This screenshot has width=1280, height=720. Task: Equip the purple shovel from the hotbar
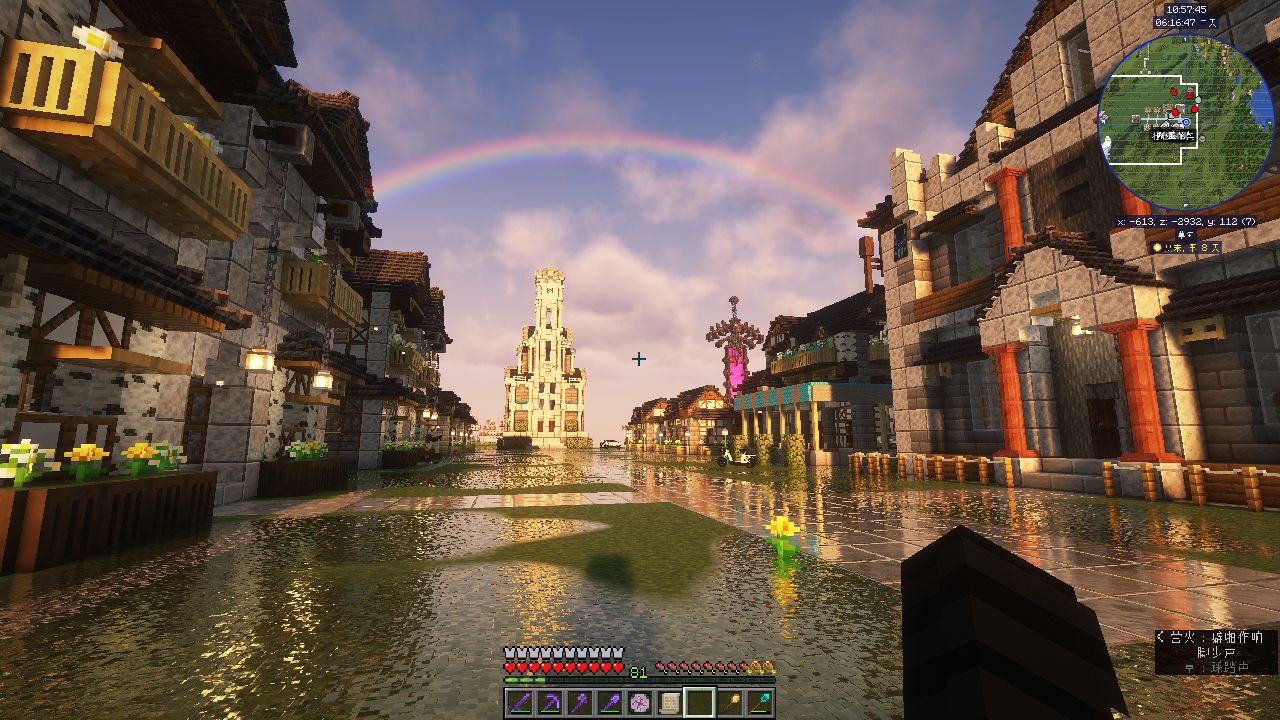(609, 703)
